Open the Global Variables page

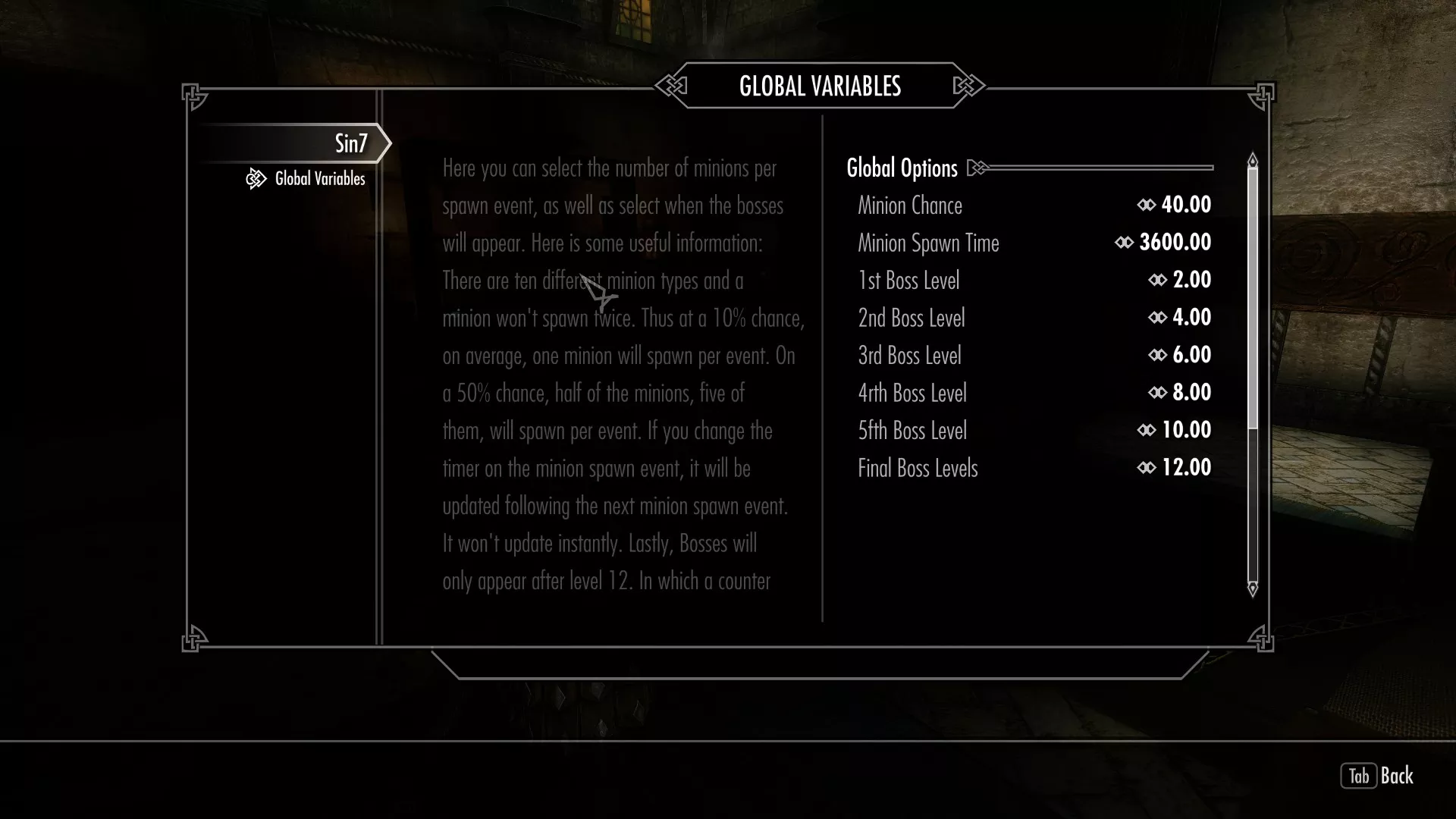pos(319,179)
